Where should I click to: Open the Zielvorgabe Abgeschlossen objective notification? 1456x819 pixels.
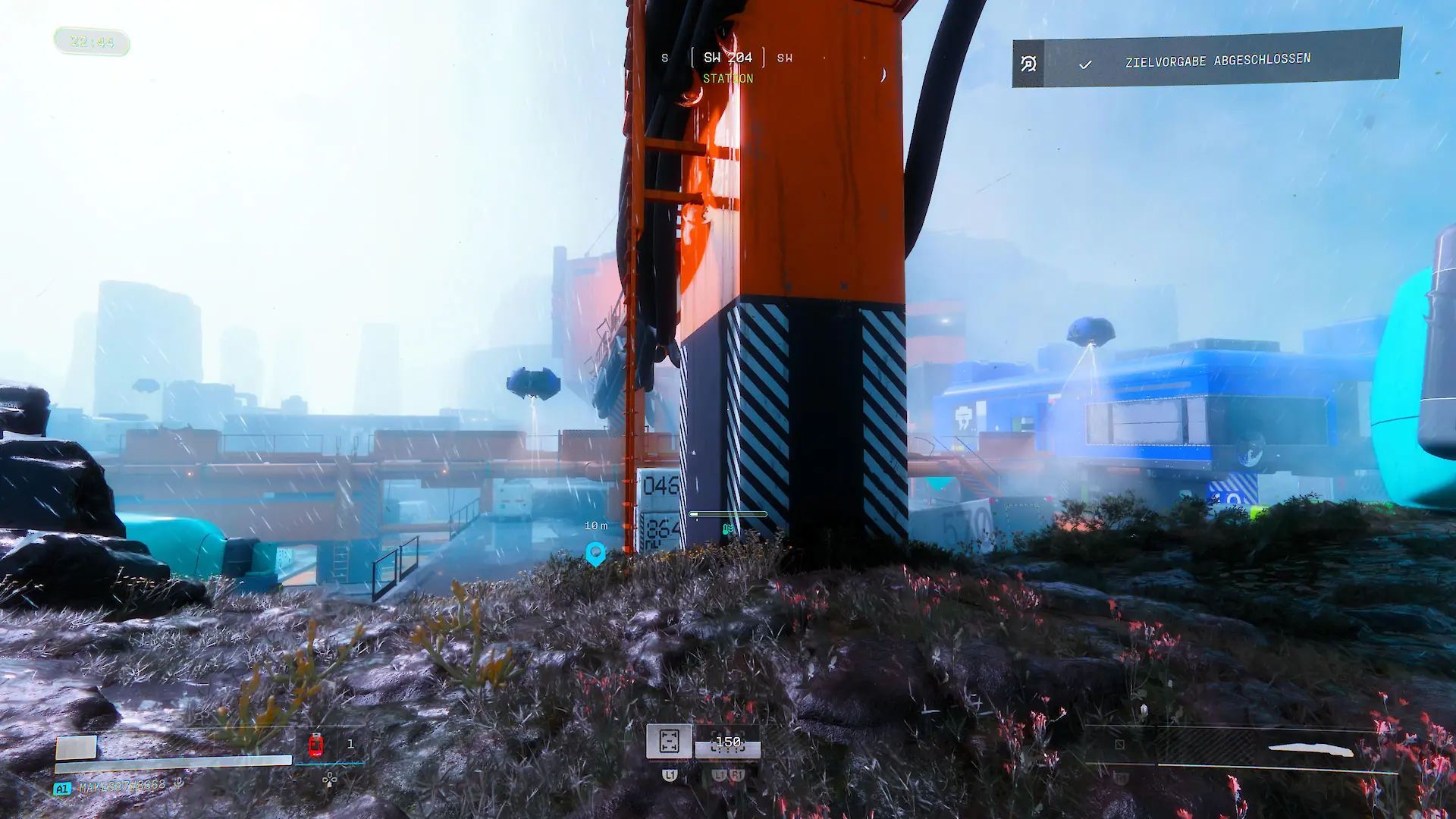(1217, 60)
